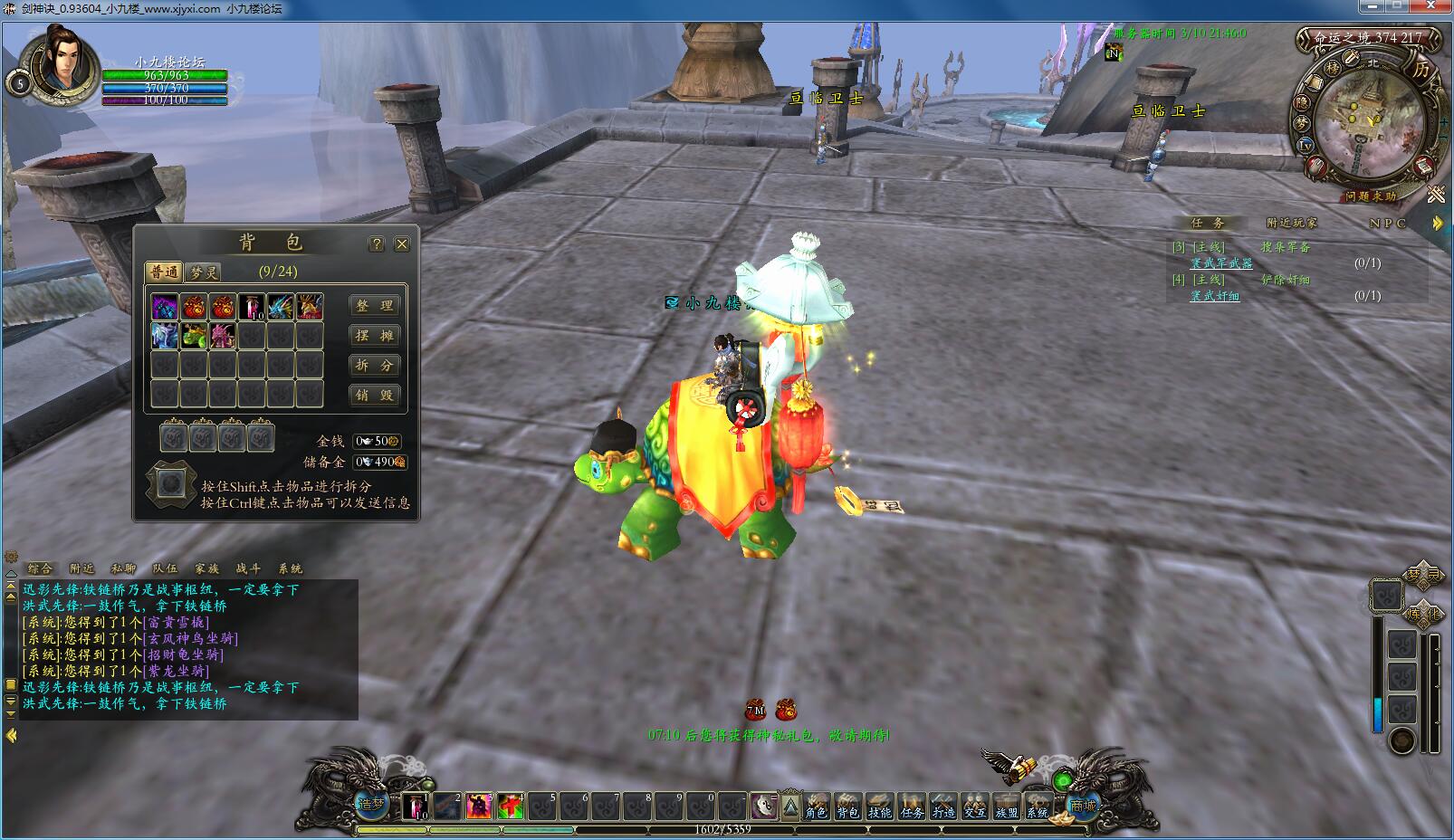Choose the 拆分 split button
1454x840 pixels.
click(374, 366)
